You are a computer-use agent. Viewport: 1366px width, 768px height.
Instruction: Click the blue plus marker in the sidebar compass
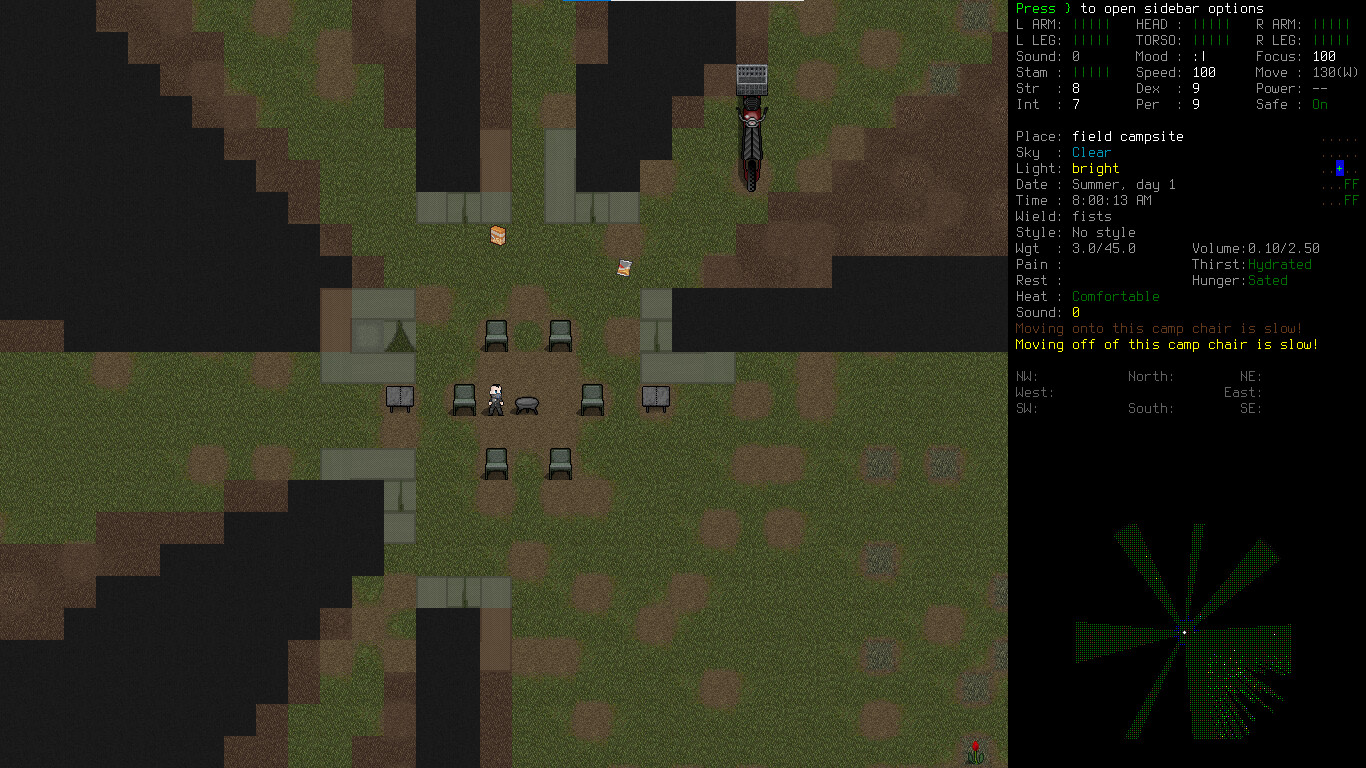pos(1338,168)
